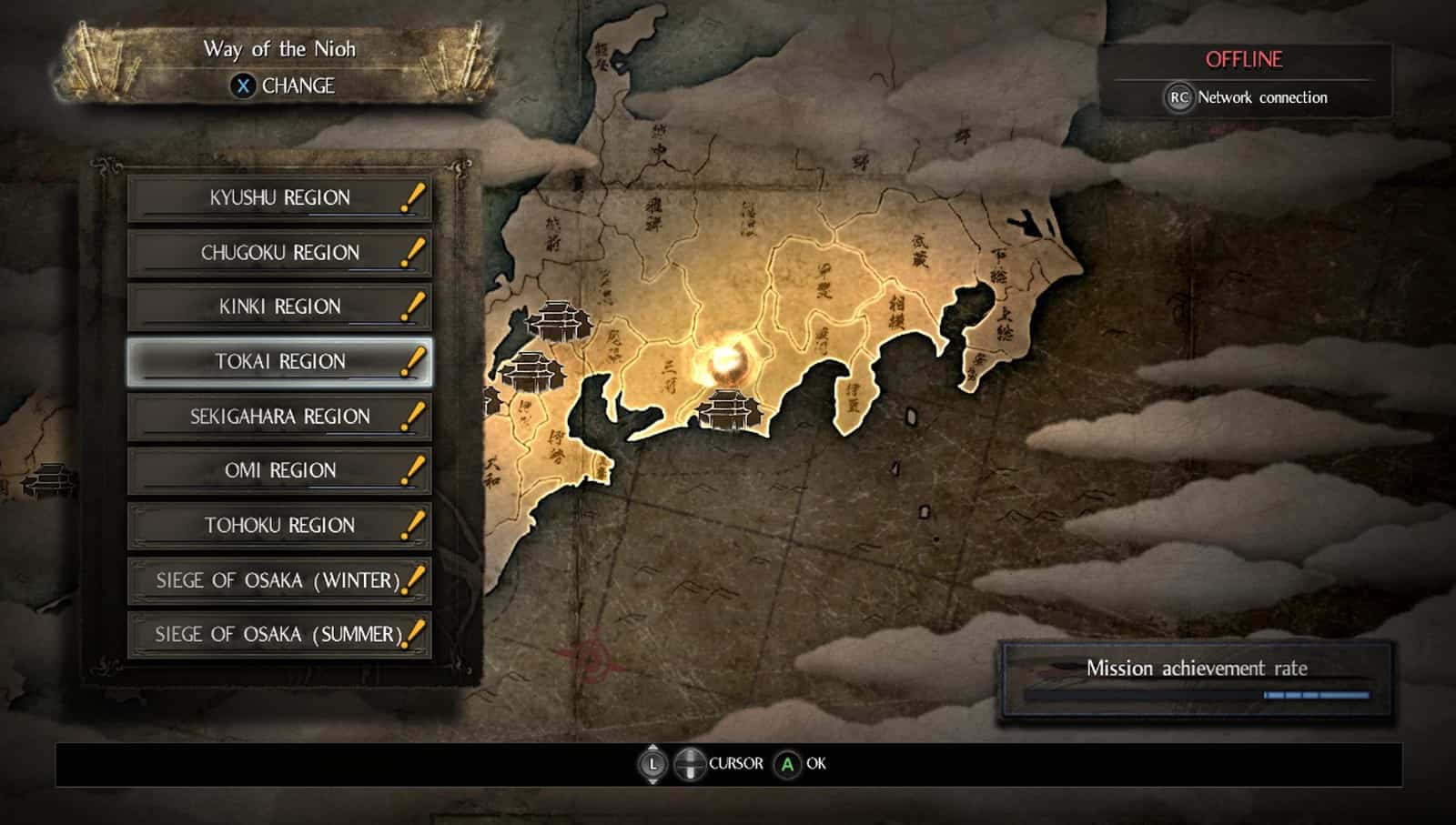Screen dimensions: 1456x825
Task: Open the Tohoku Region missions
Action: coord(279,526)
